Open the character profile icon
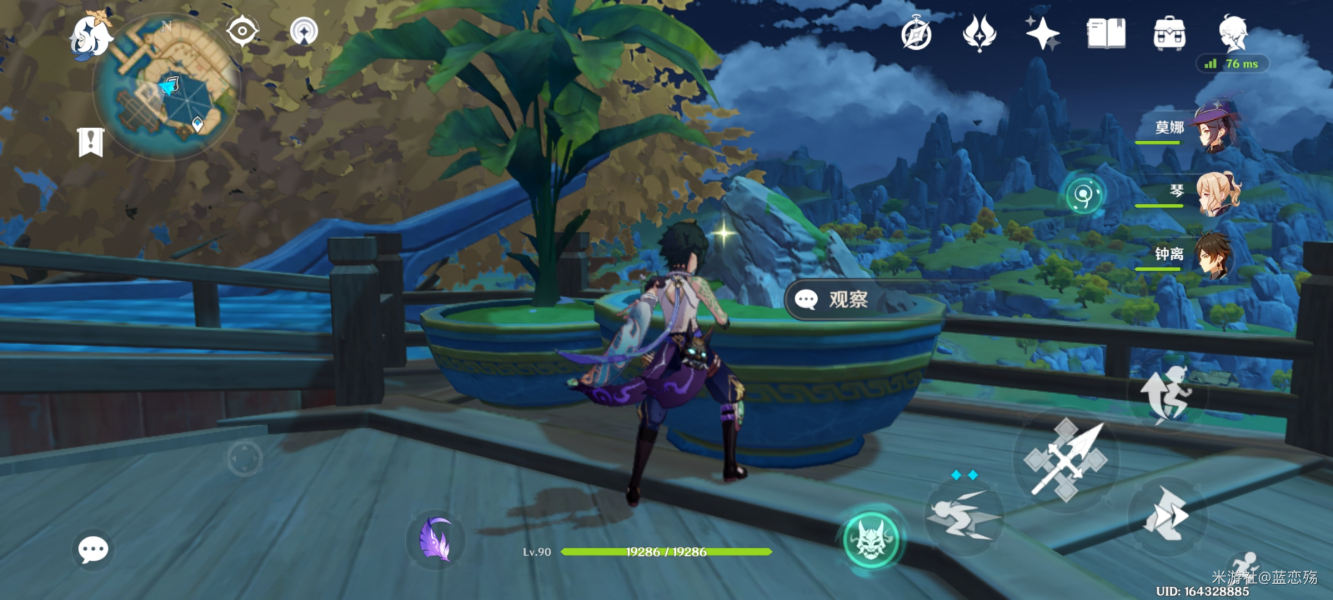This screenshot has height=600, width=1333. tap(1234, 32)
